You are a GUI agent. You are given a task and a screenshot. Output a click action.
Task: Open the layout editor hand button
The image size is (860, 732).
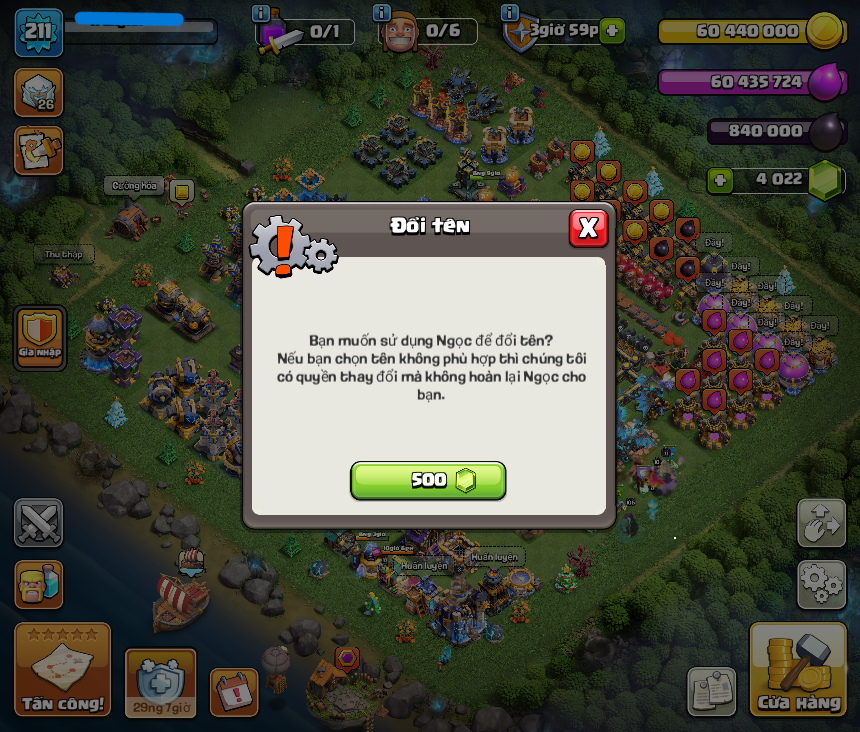pos(821,522)
